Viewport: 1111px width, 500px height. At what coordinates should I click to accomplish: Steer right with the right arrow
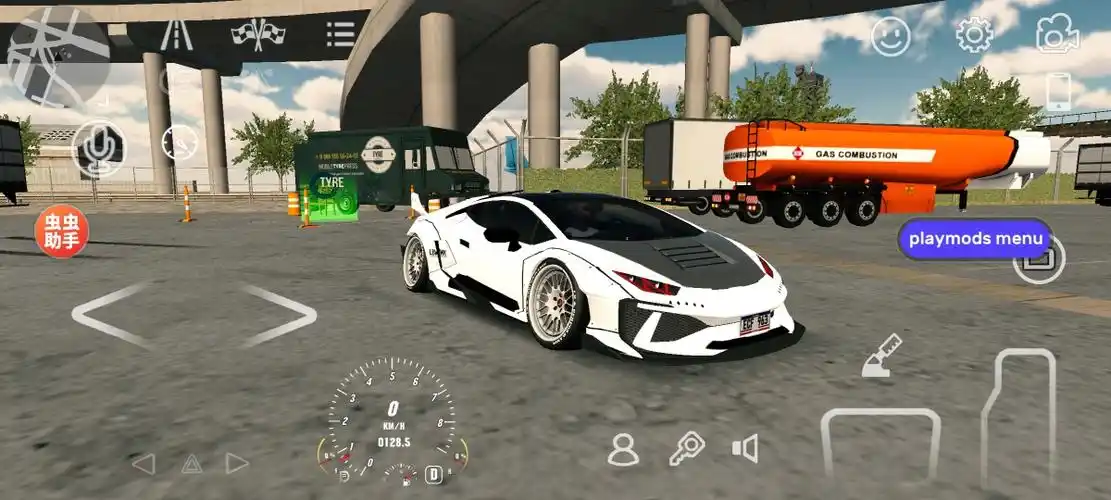click(278, 315)
